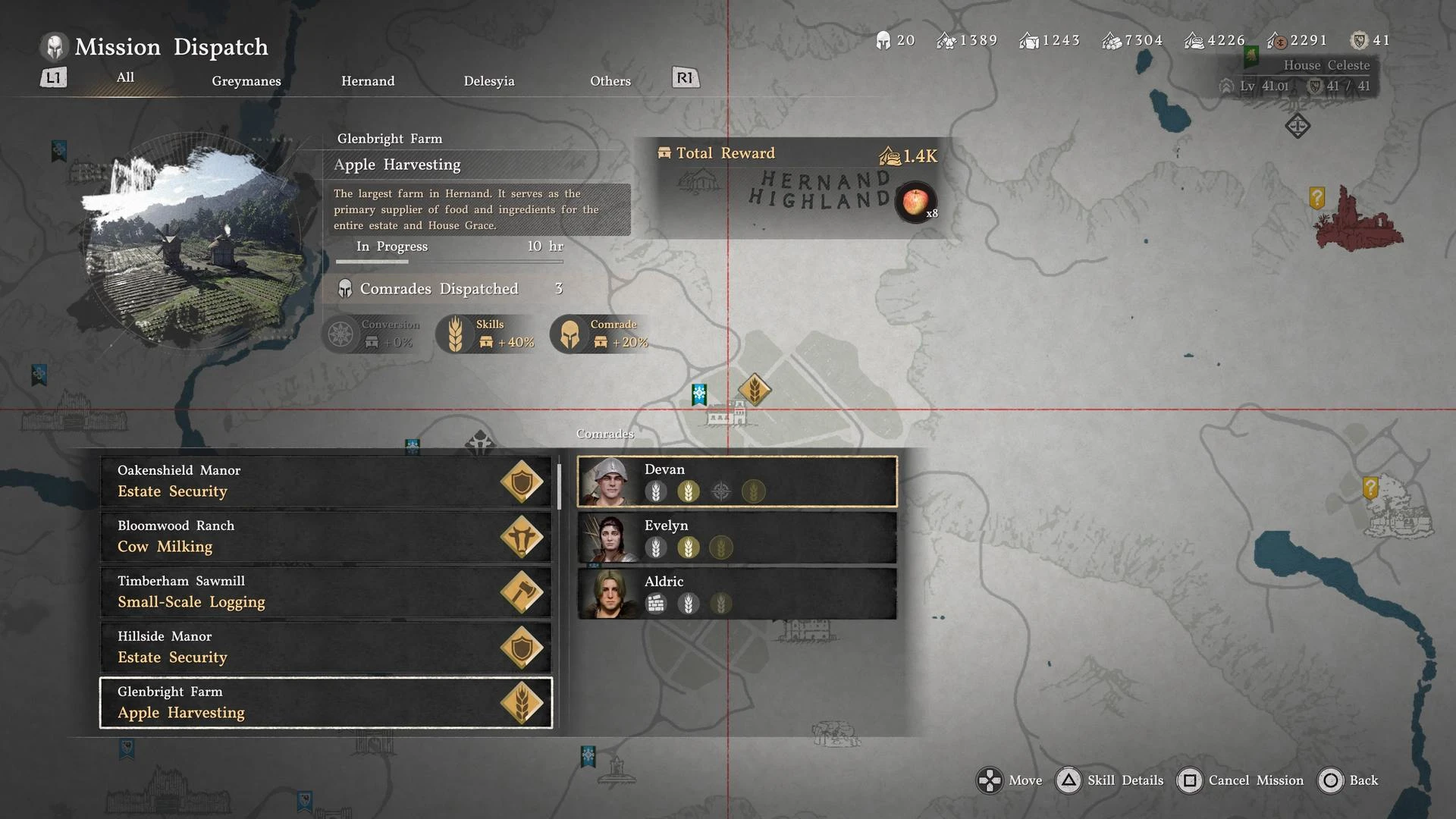Select the red castle question-mark map marker
This screenshot has height=819, width=1456.
(1317, 199)
